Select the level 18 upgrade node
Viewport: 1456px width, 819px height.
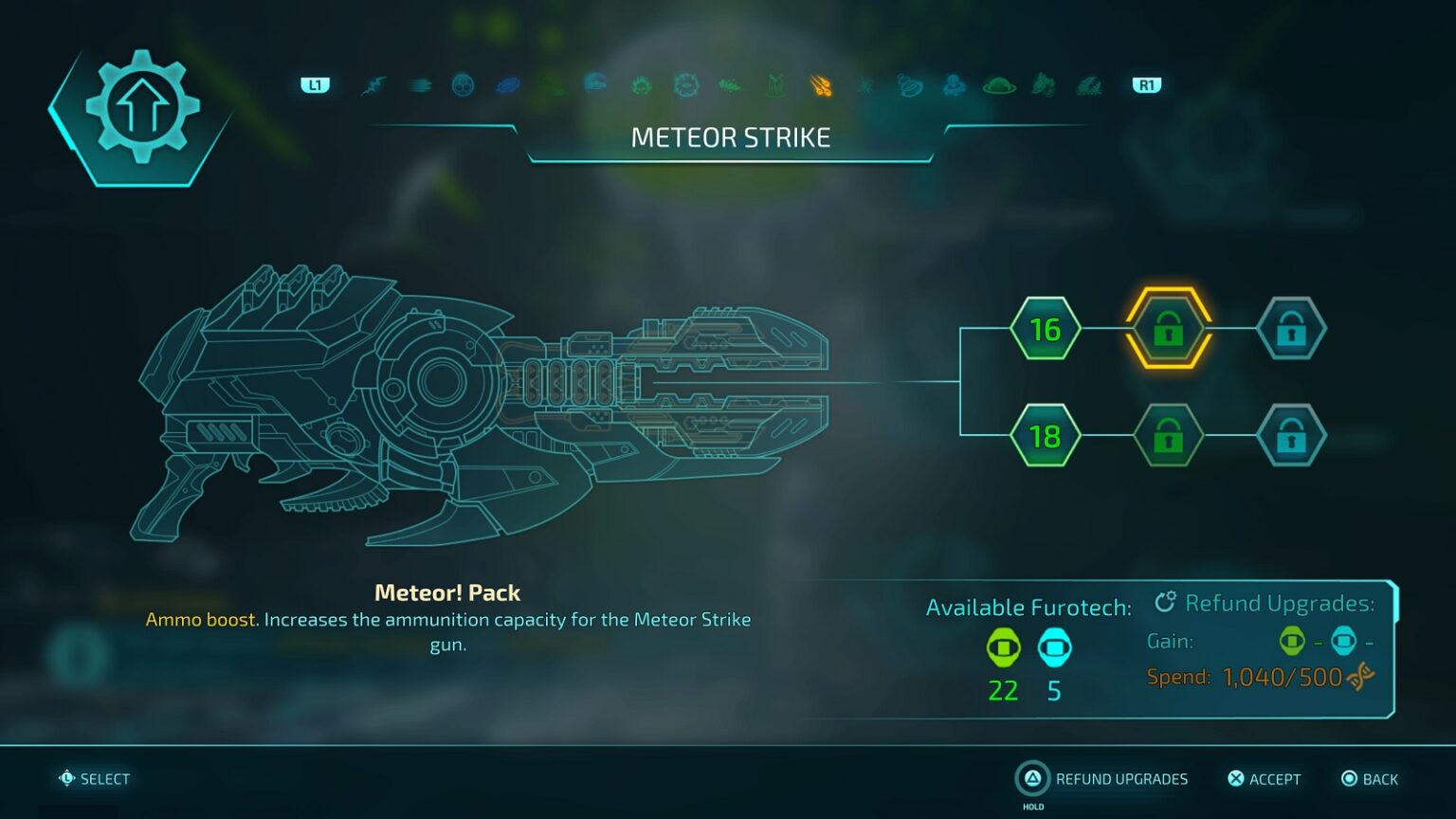1045,436
